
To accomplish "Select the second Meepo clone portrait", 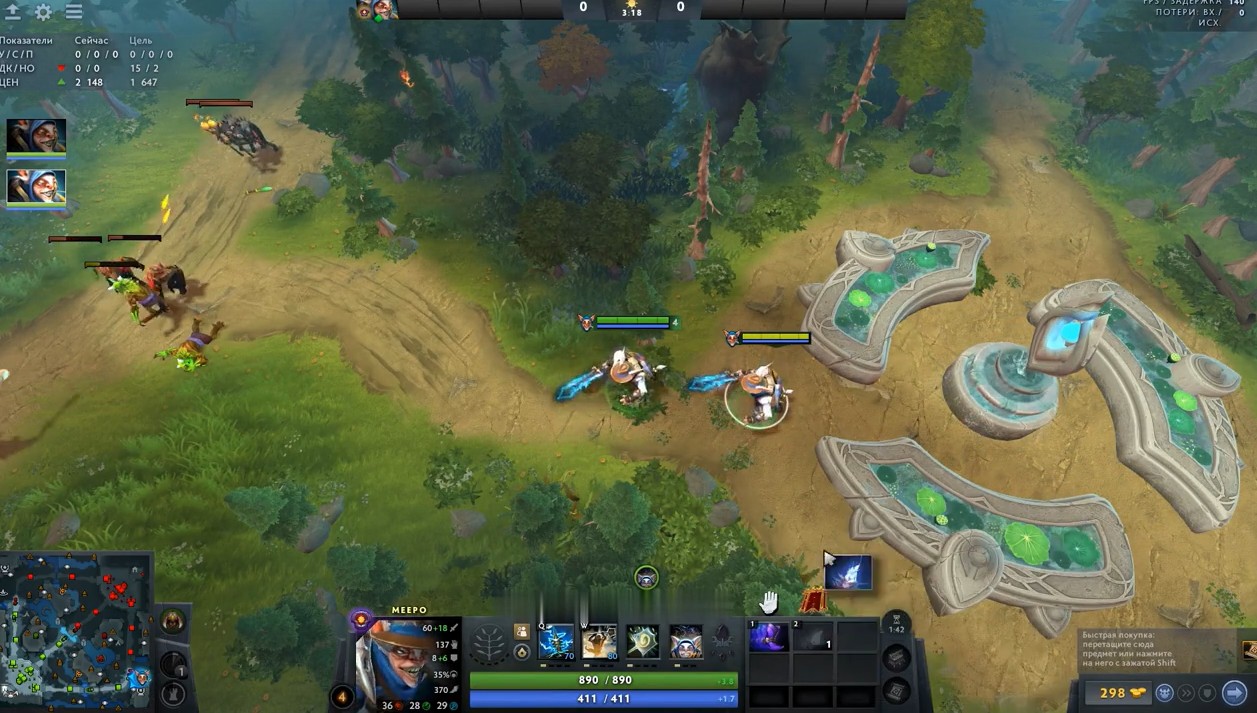I will click(36, 186).
